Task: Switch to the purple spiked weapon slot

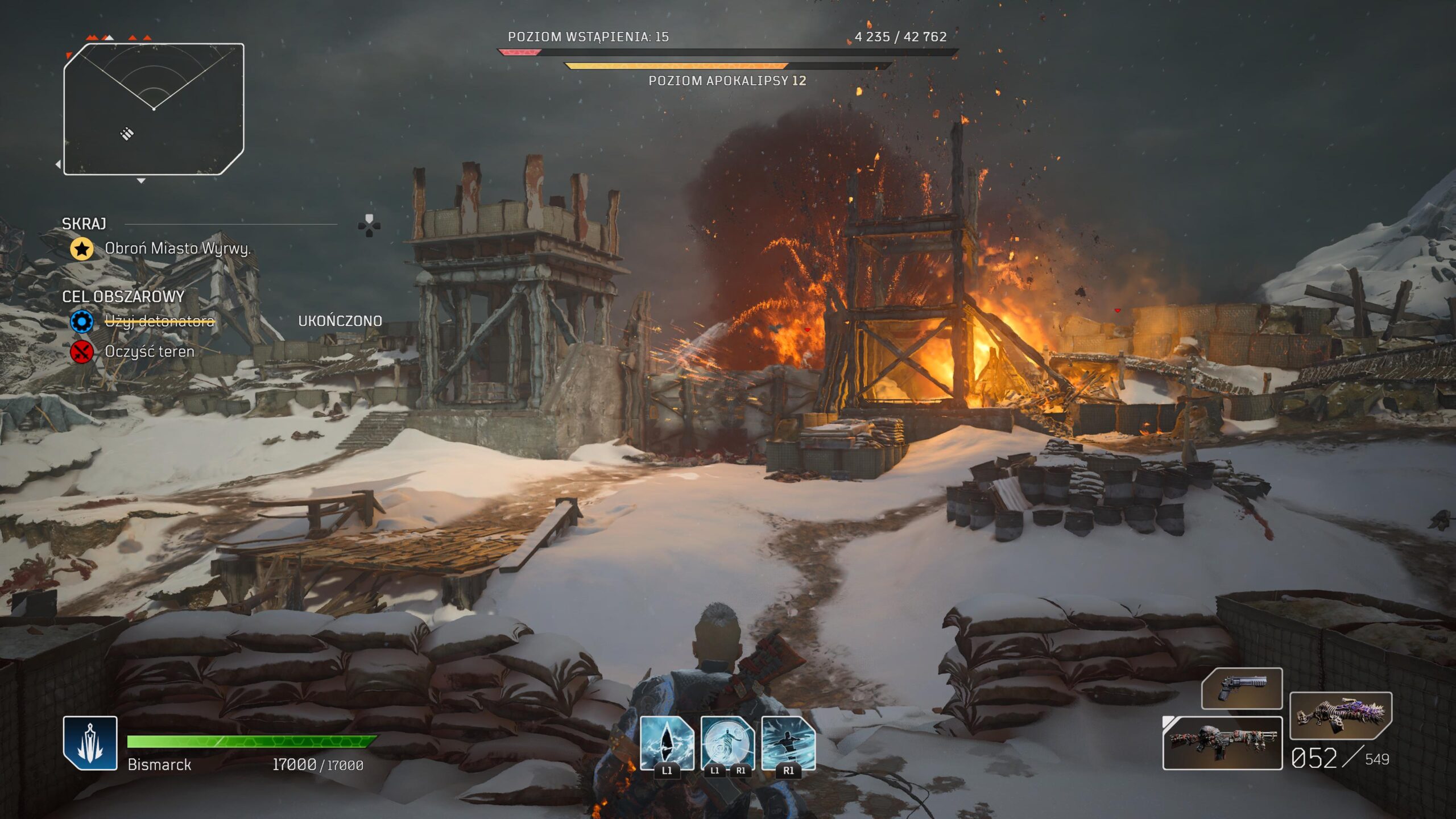Action: [1341, 715]
